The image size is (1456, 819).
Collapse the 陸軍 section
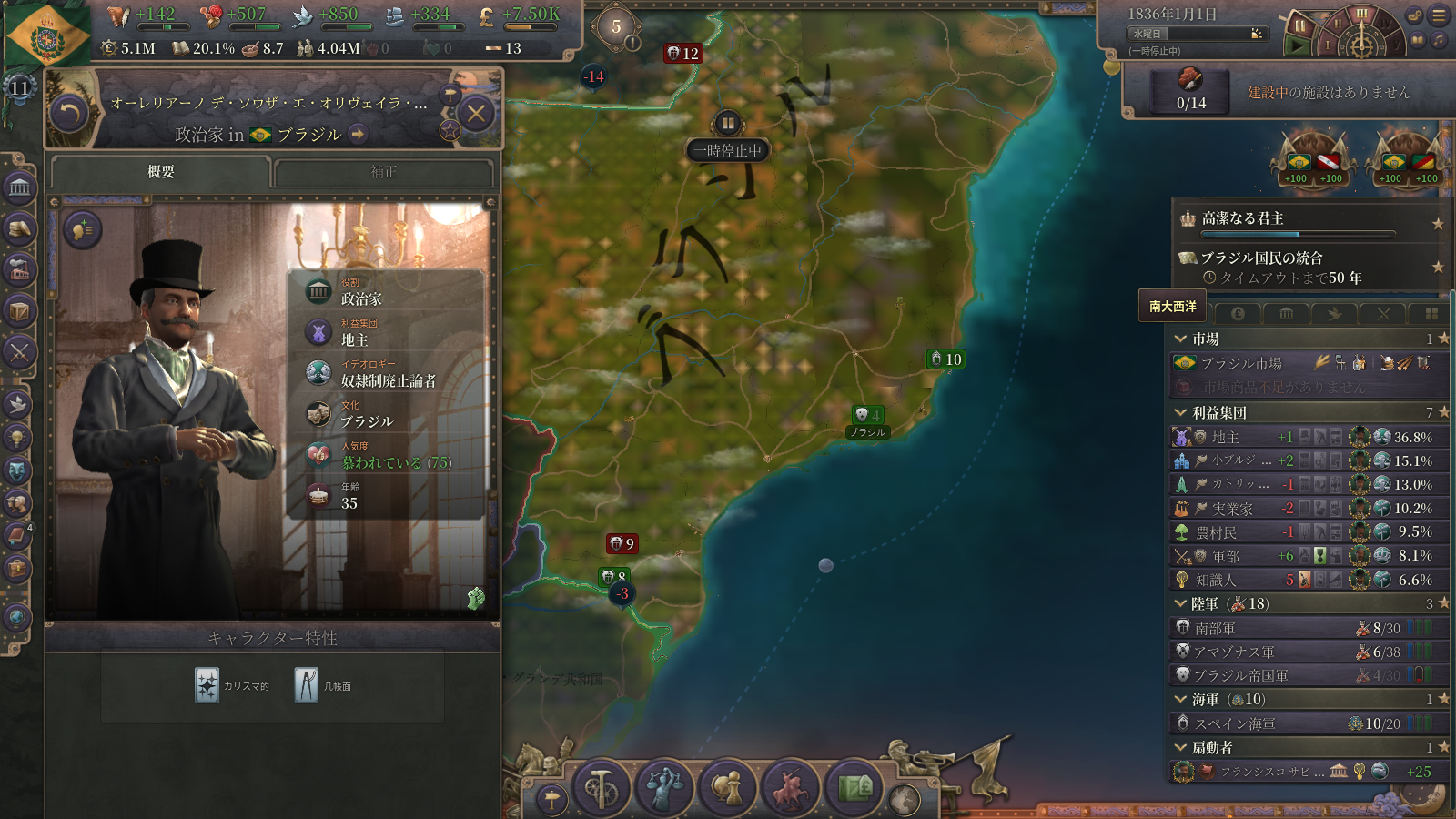[x=1181, y=603]
